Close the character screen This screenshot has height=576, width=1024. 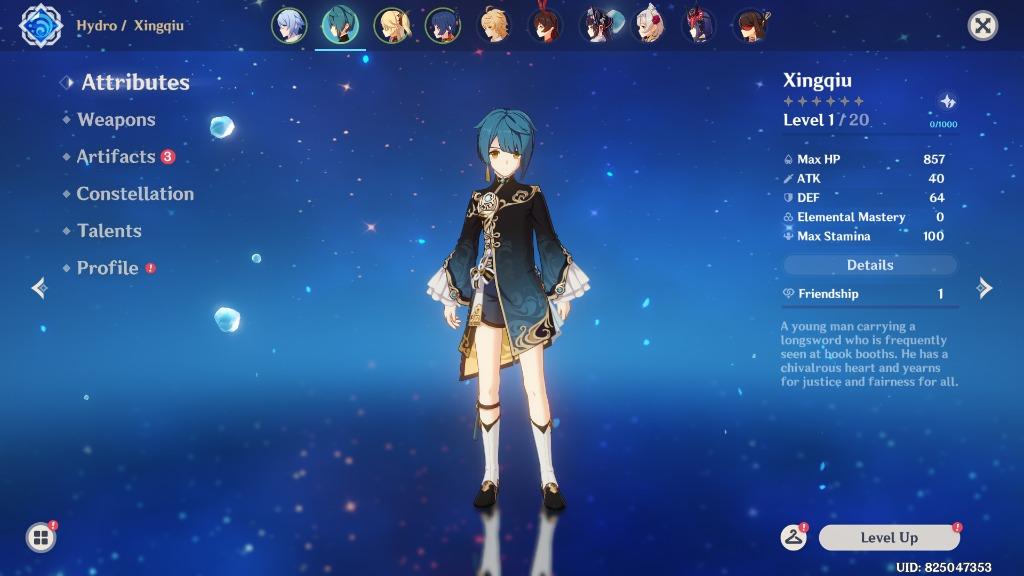[x=983, y=26]
